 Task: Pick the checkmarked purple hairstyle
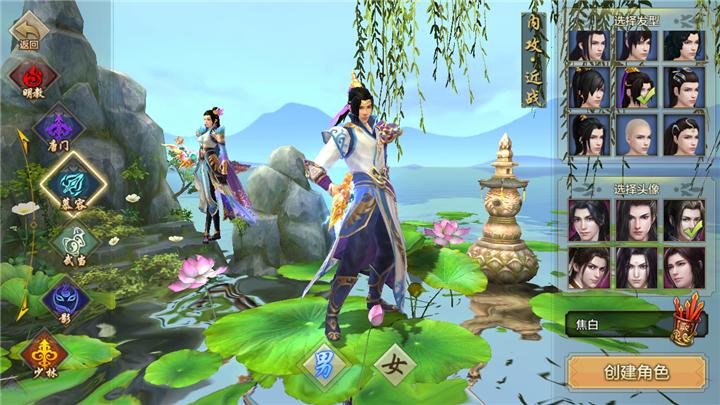(638, 88)
